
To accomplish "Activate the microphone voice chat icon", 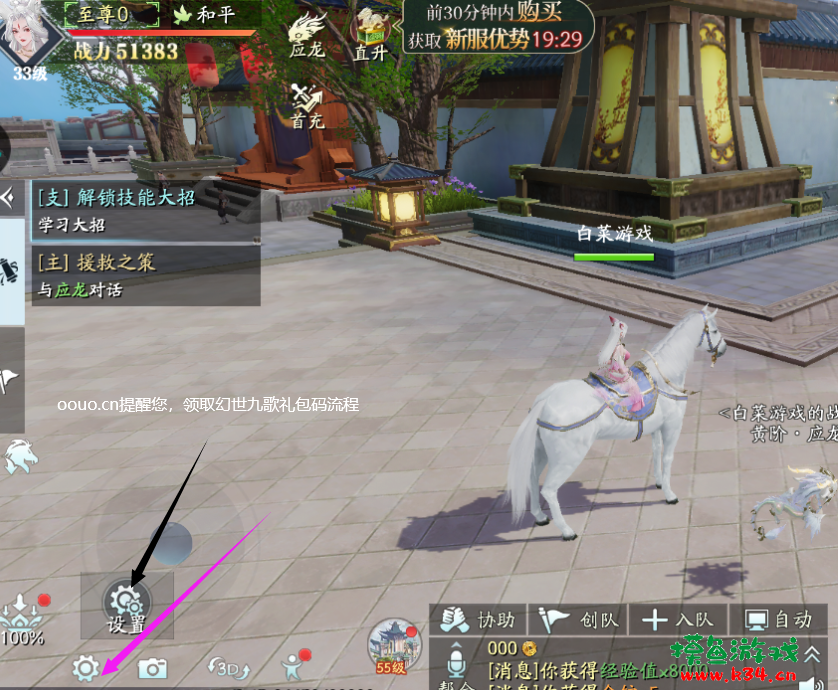I will coord(456,662).
